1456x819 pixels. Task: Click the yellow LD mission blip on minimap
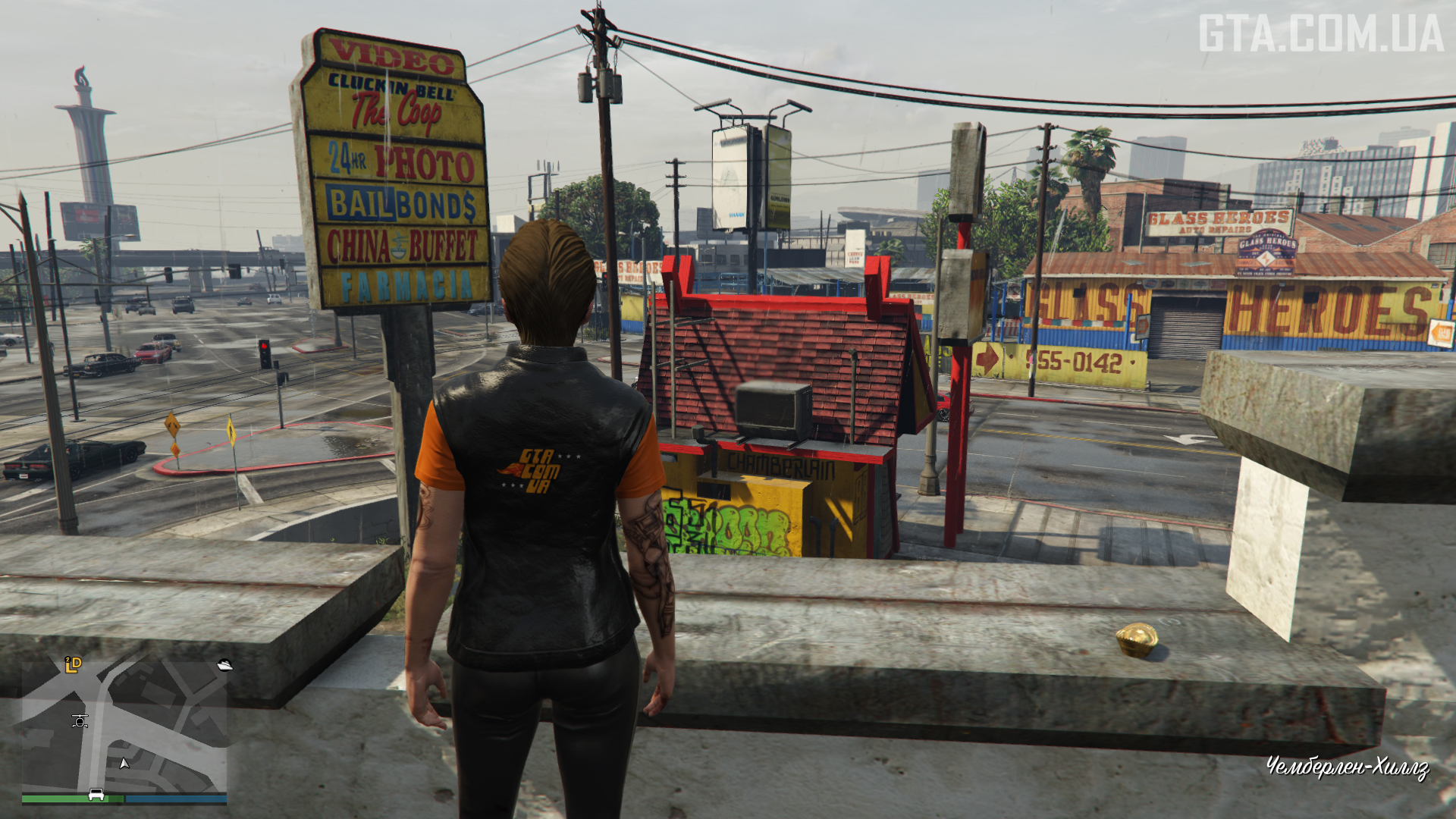[73, 665]
